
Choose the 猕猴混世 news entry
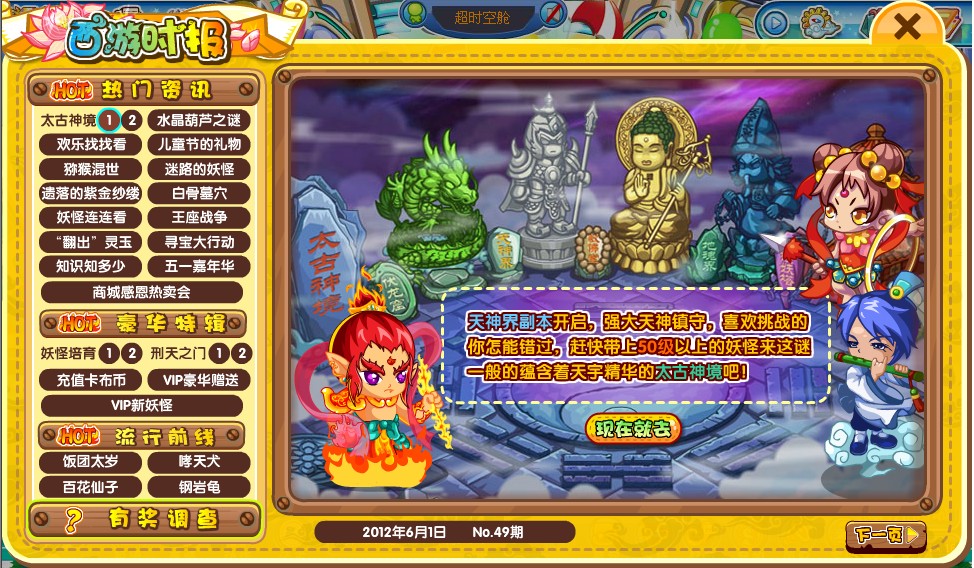coord(91,169)
